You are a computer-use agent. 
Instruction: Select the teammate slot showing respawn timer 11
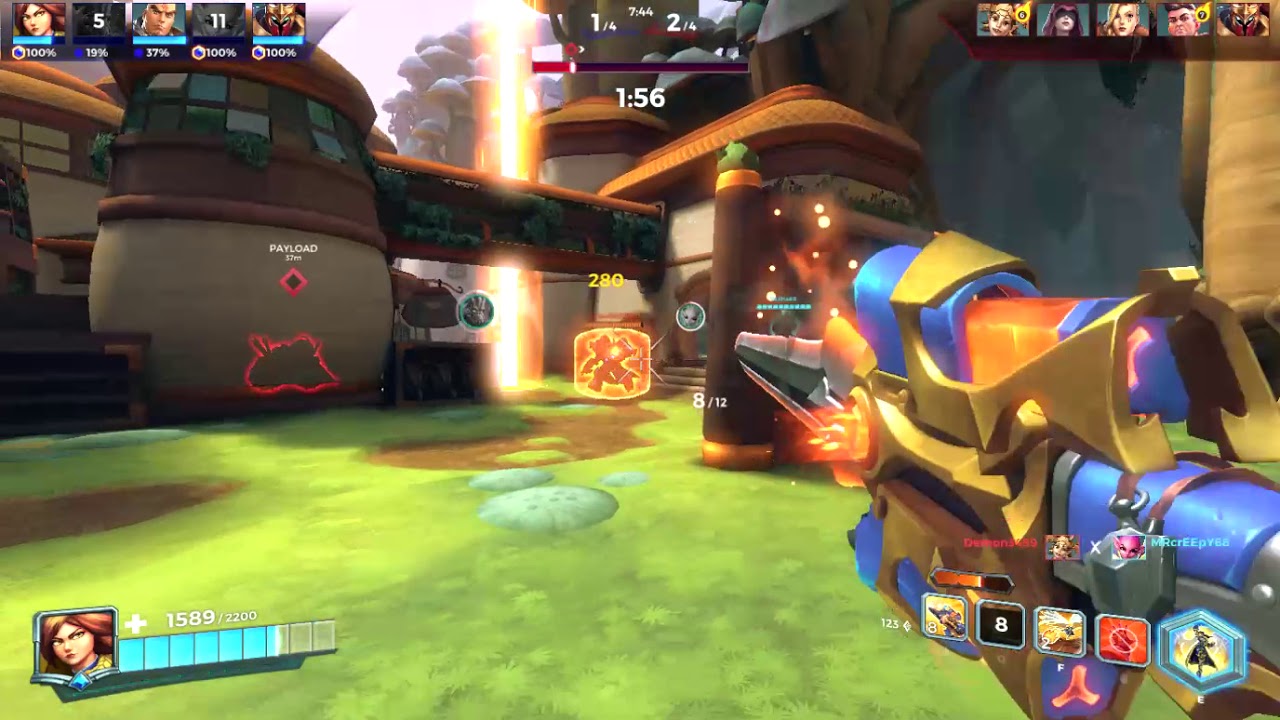218,20
